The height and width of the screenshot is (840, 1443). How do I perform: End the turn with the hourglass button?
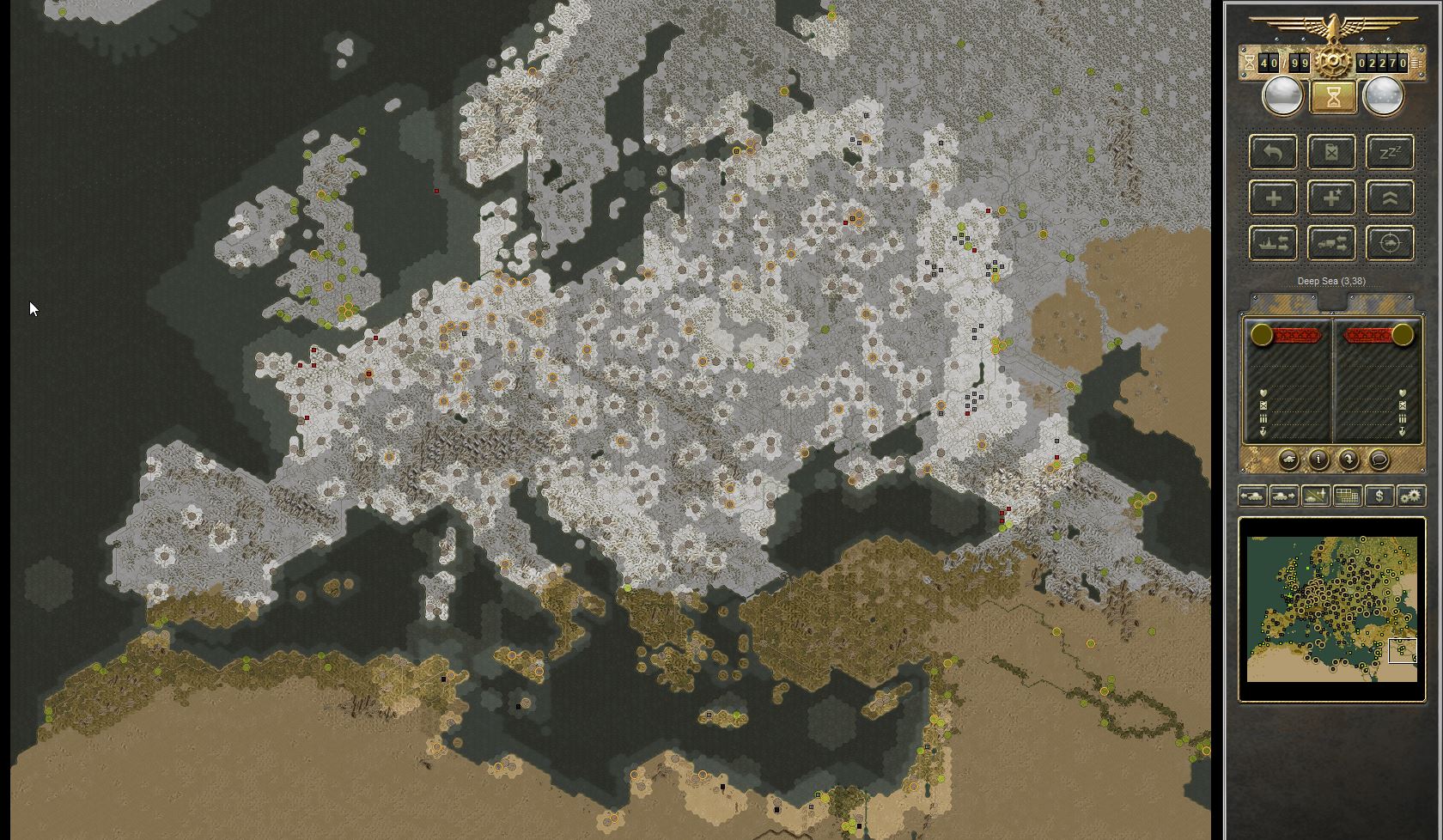point(1333,96)
